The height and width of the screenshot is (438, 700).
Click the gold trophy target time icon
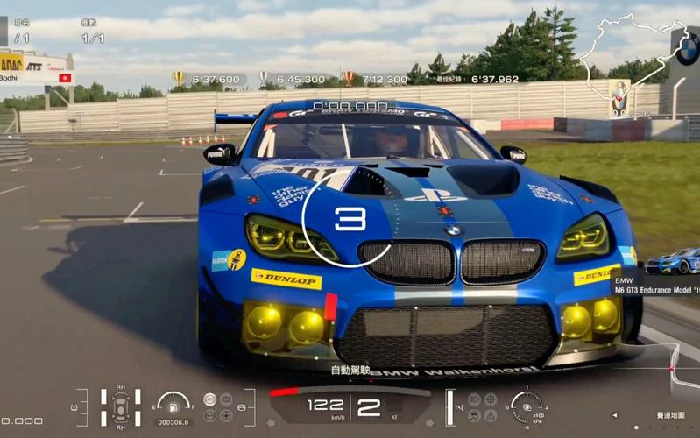tap(179, 77)
